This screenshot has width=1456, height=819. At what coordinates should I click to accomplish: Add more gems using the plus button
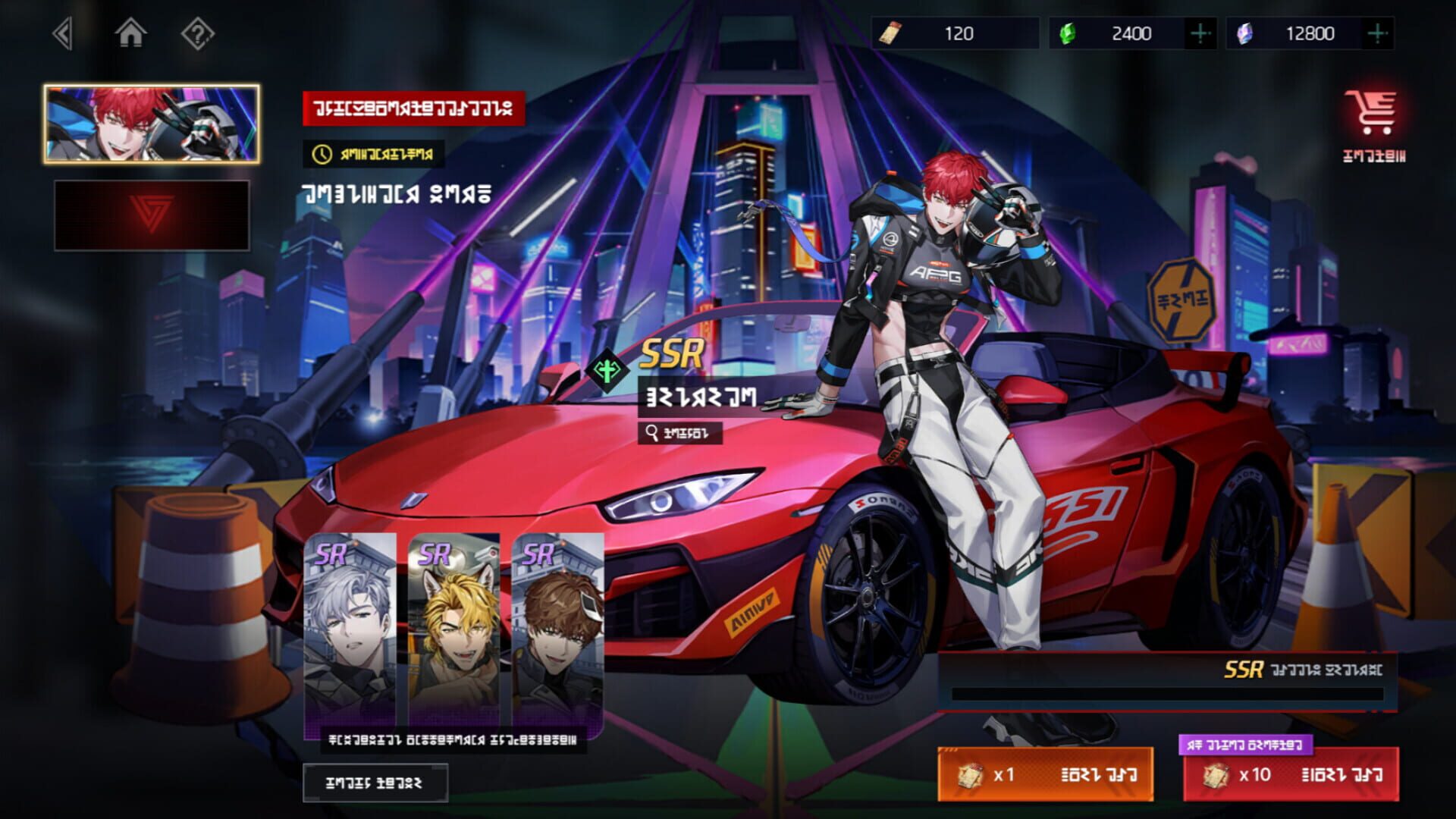pyautogui.click(x=1201, y=33)
